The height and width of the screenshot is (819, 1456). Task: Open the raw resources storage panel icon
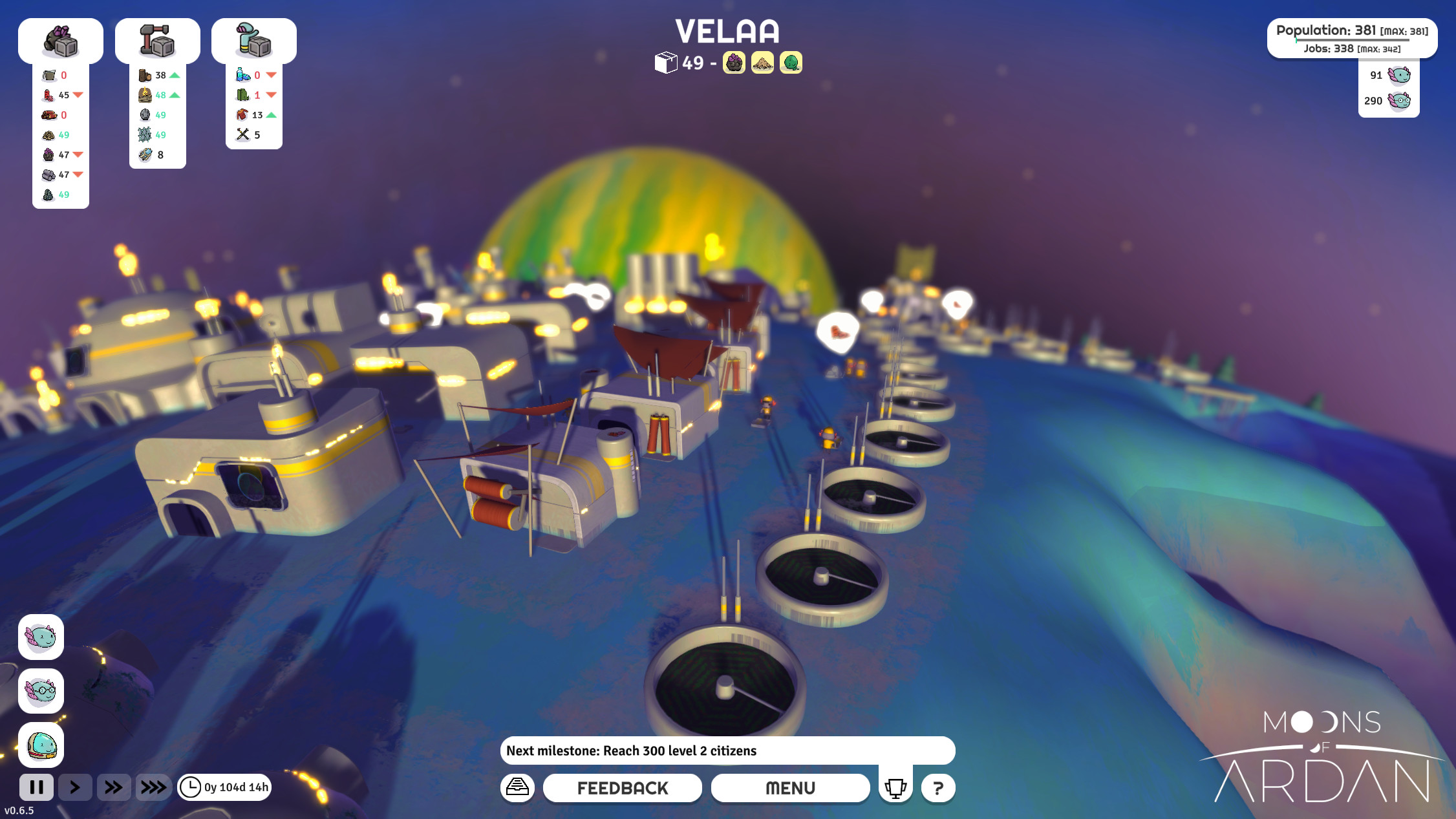pos(61,40)
